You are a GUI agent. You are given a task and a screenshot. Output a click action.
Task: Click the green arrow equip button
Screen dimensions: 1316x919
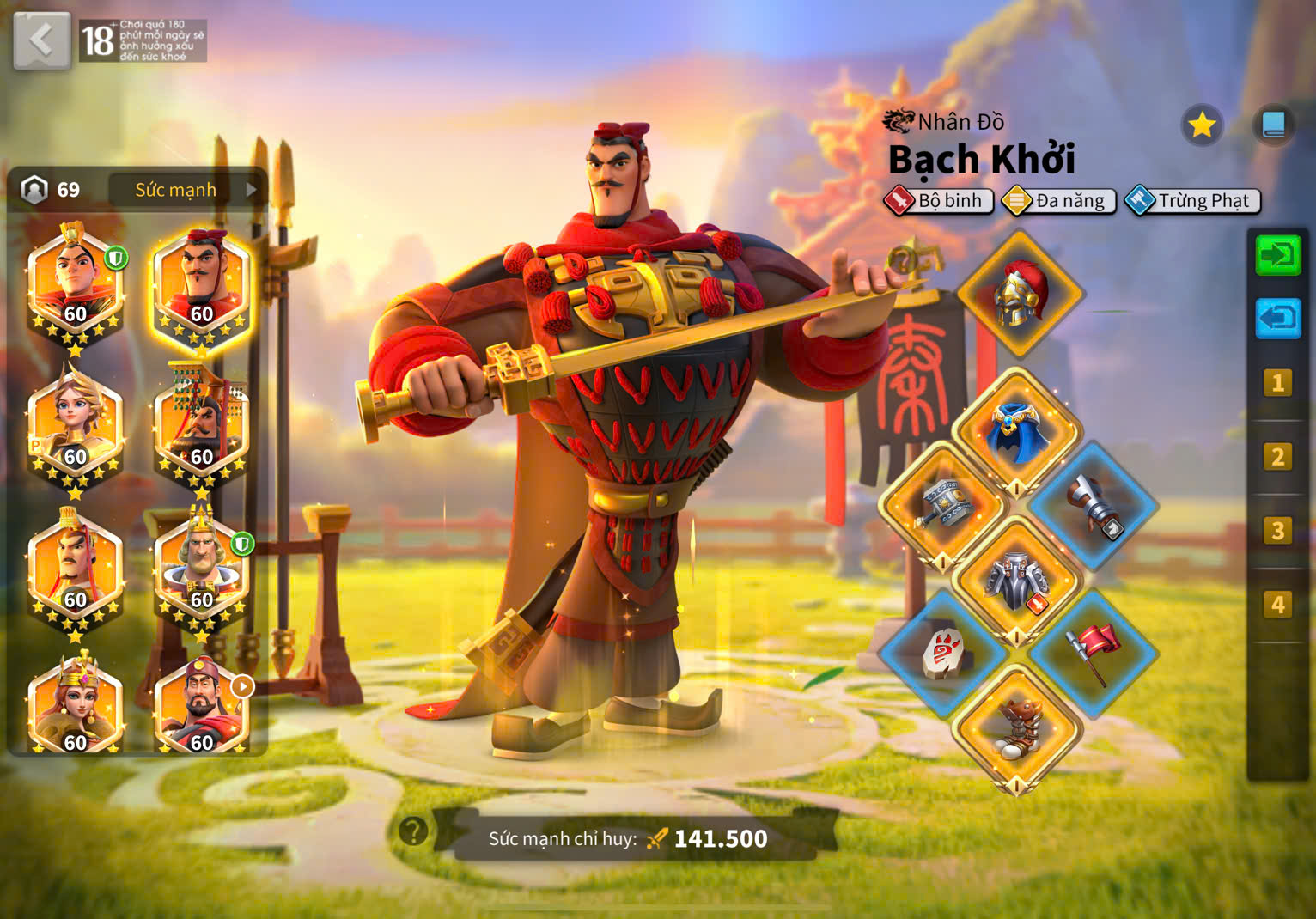pyautogui.click(x=1277, y=255)
